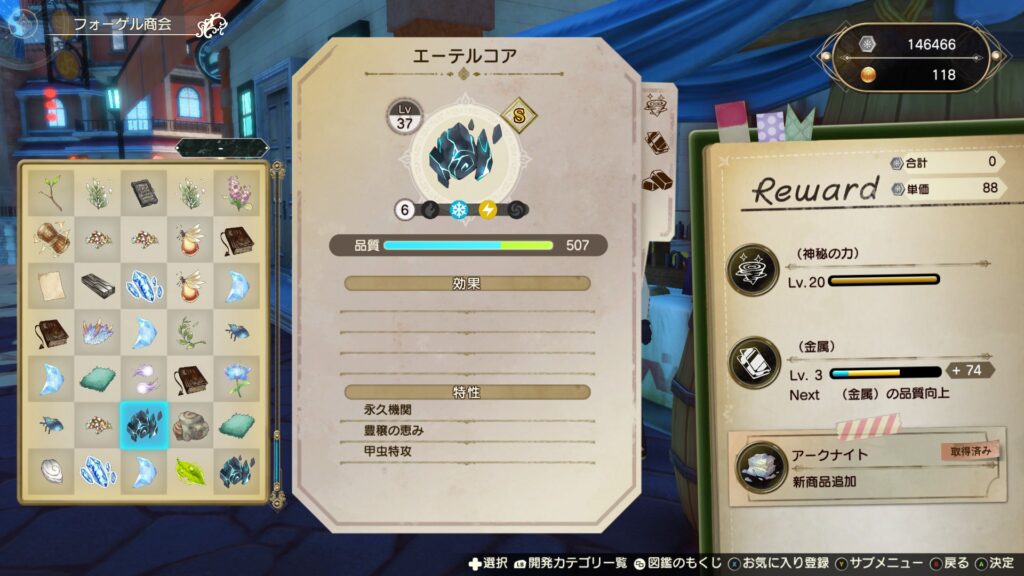Choose the dark metal ingot slot
The width and height of the screenshot is (1024, 576).
[x=97, y=286]
